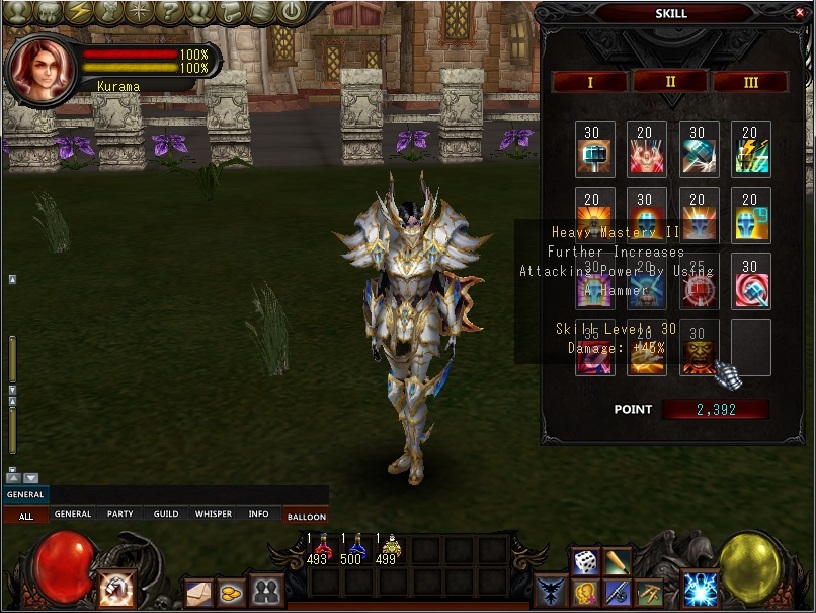
Task: Switch to skill tier I tab
Action: click(x=589, y=82)
